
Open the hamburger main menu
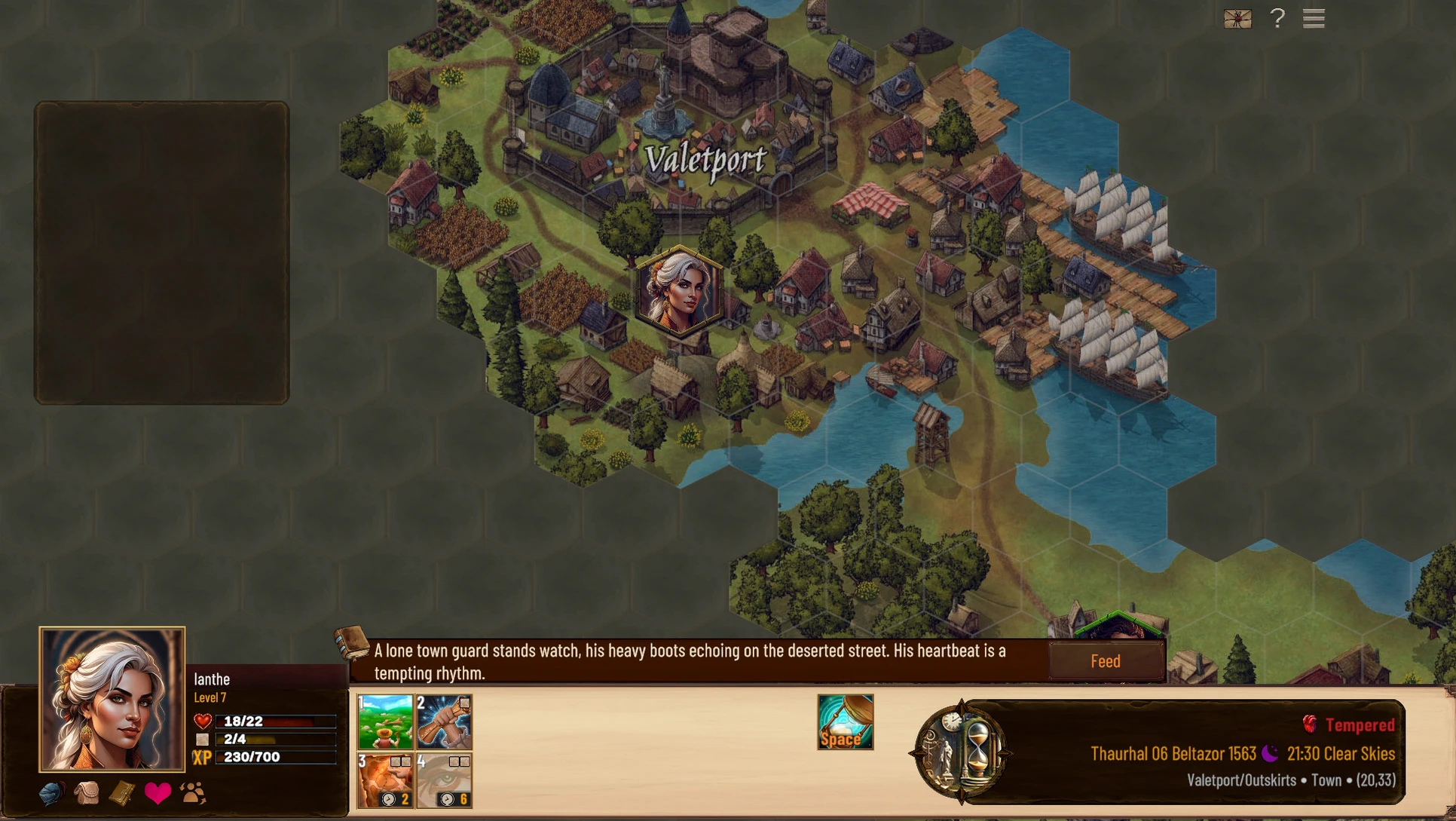[1314, 18]
